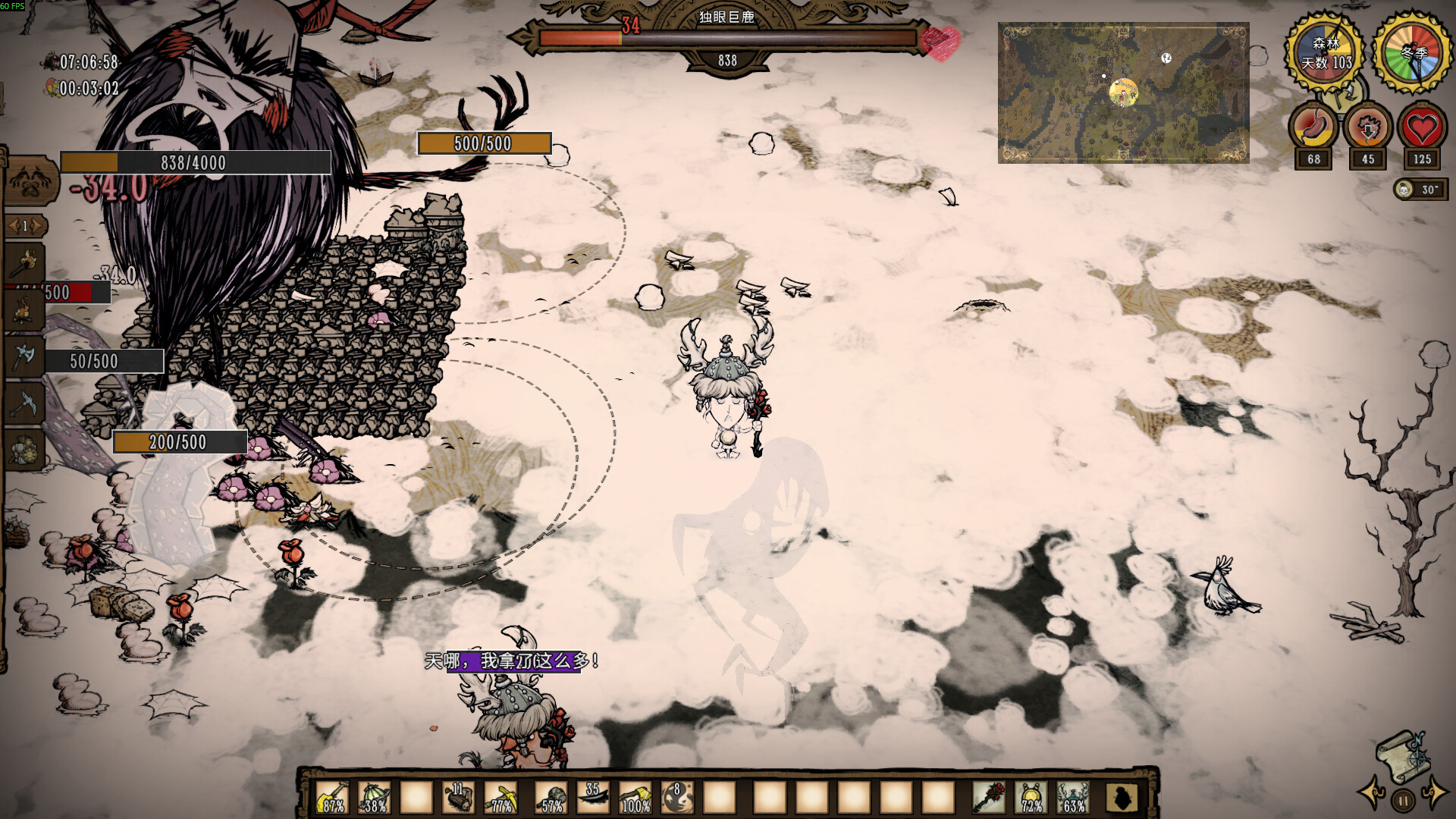This screenshot has width=1456, height=819.
Task: Open the map scroll button
Action: tap(1402, 755)
